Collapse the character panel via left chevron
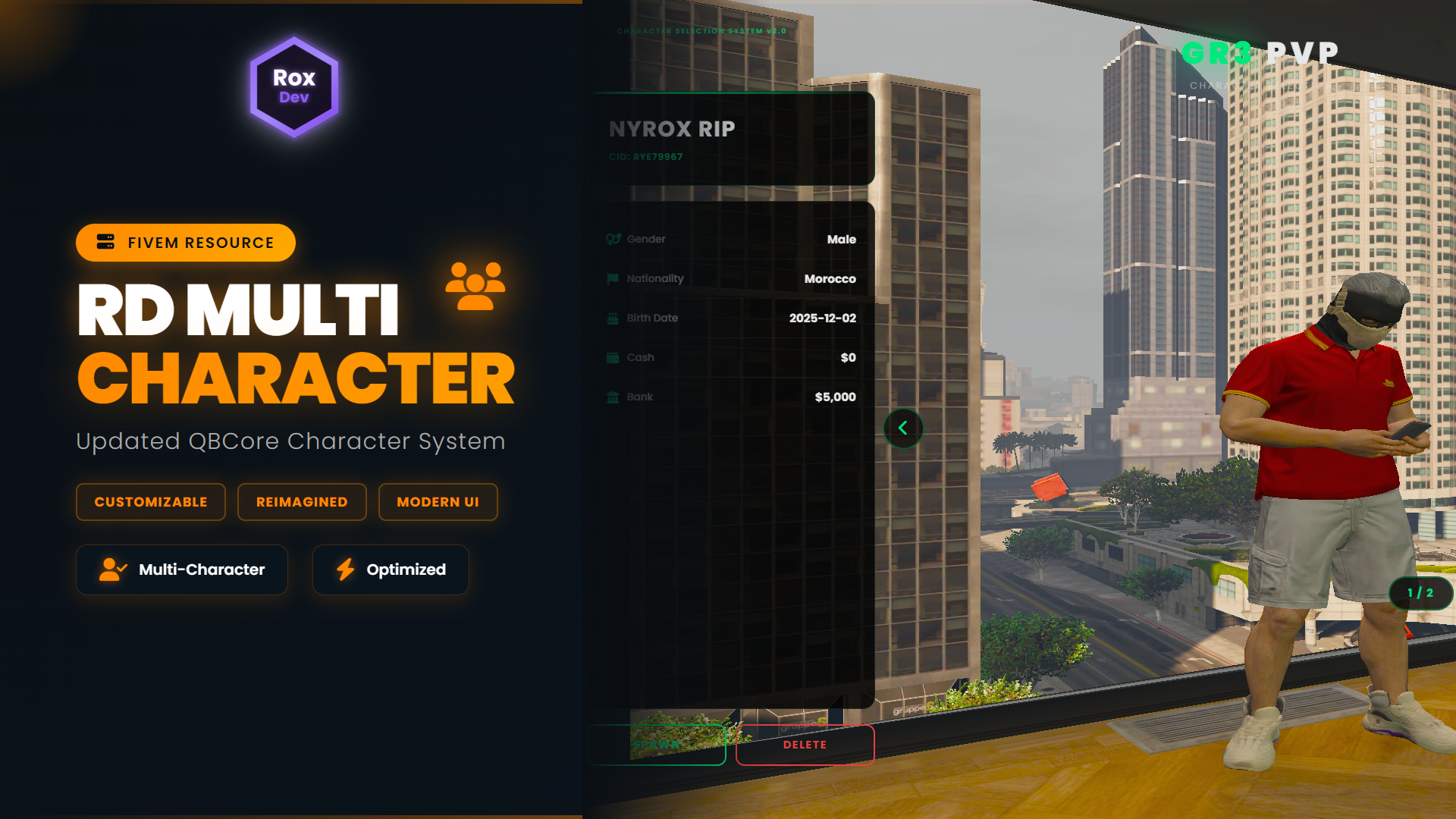Image resolution: width=1456 pixels, height=819 pixels. coord(902,428)
